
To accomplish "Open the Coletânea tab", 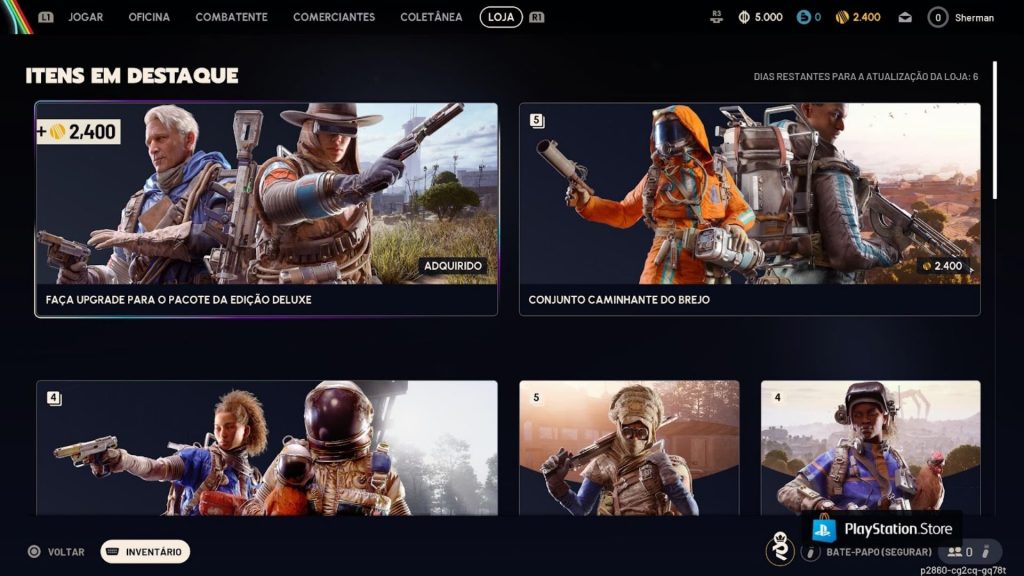I will coord(431,17).
